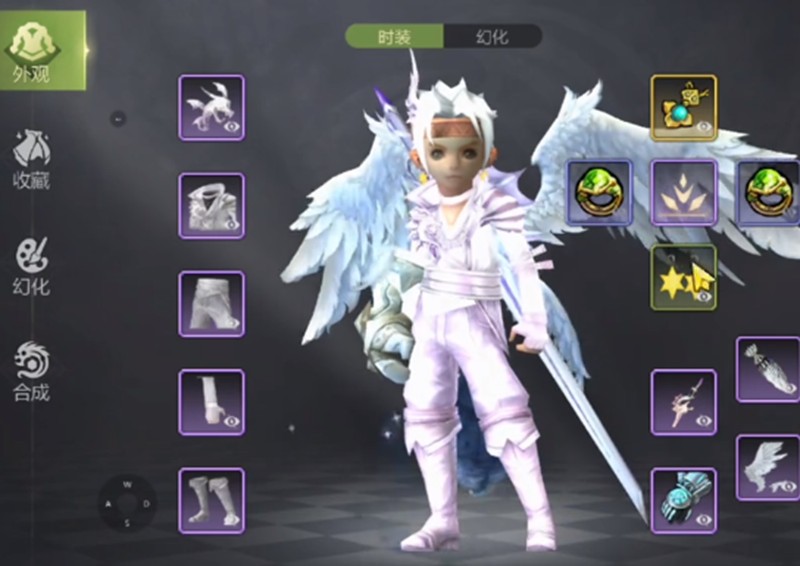Click the small minus button near headpiece
The image size is (800, 566).
pos(117,119)
